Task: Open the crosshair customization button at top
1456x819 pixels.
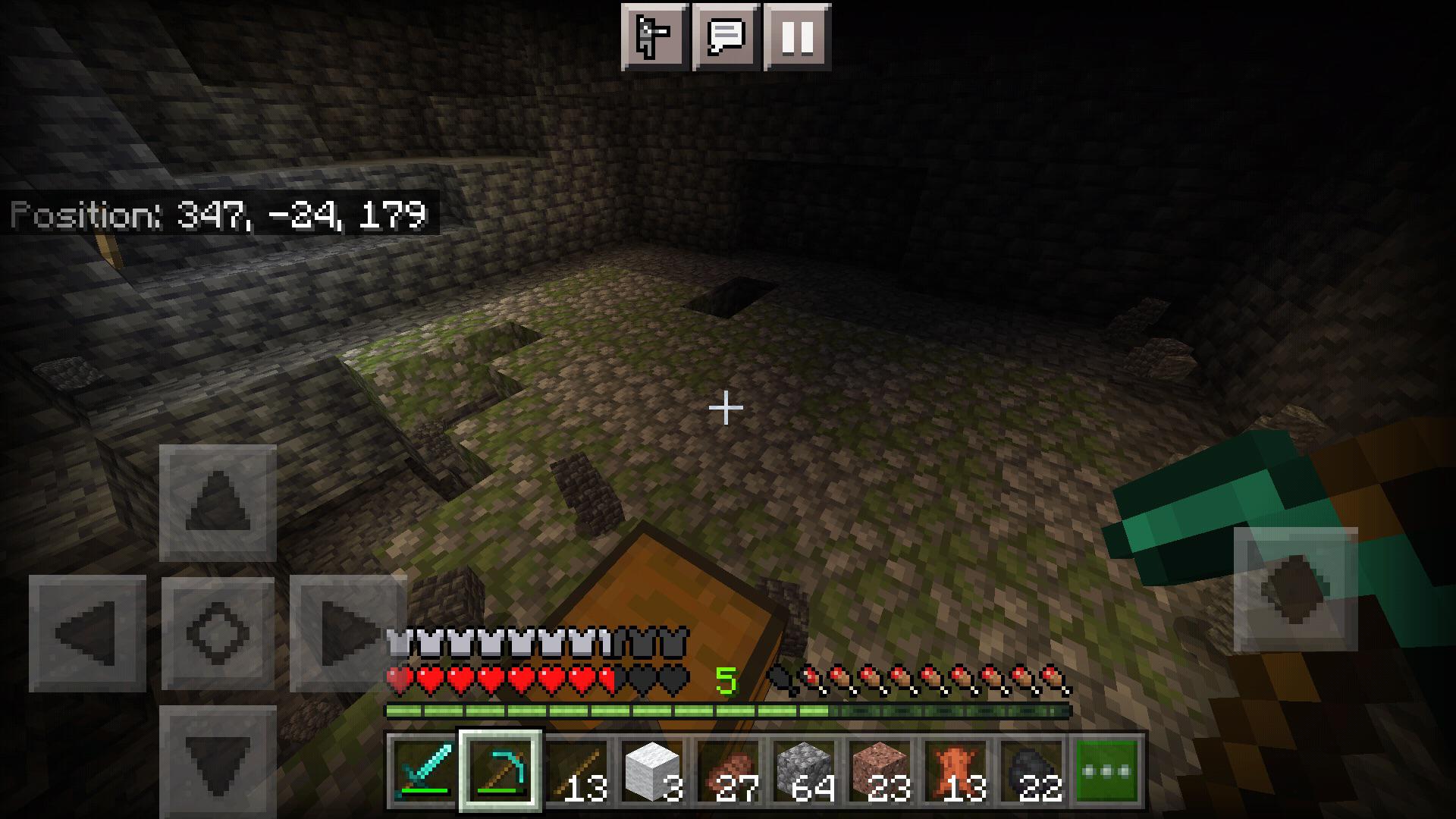Action: [x=652, y=34]
